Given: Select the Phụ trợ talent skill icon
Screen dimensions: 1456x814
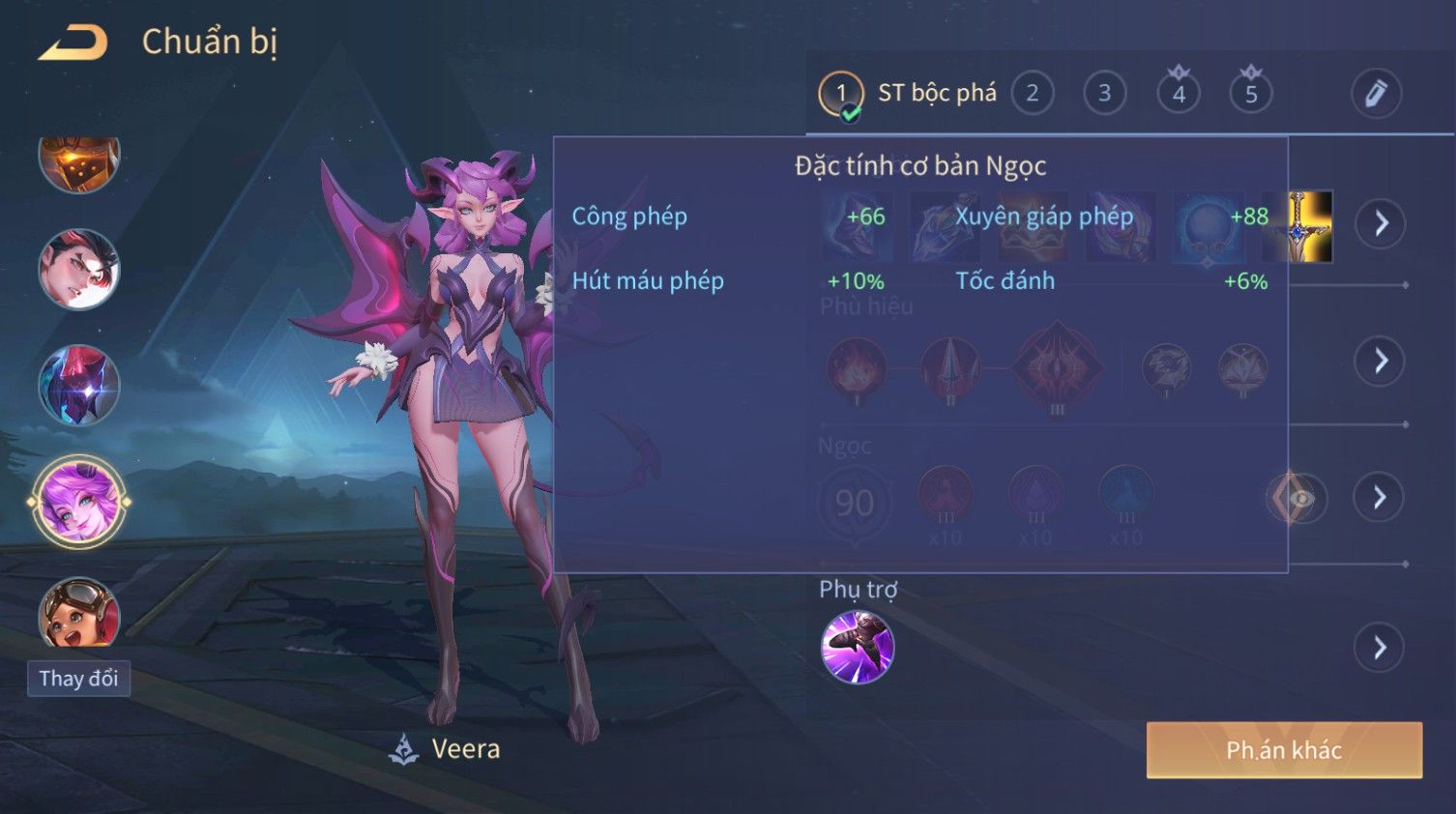Looking at the screenshot, I should coord(857,647).
